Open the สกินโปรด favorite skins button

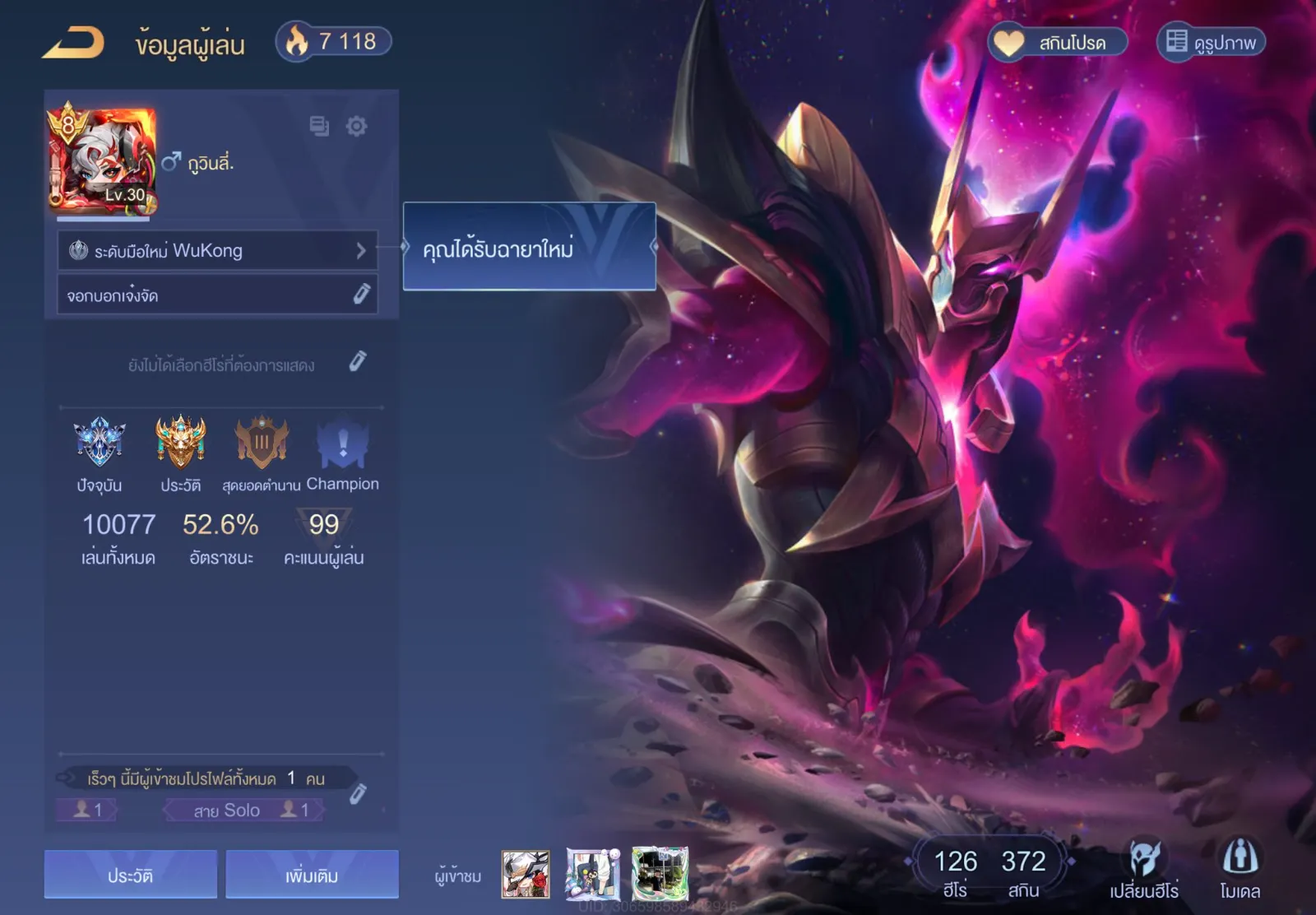coord(1058,42)
